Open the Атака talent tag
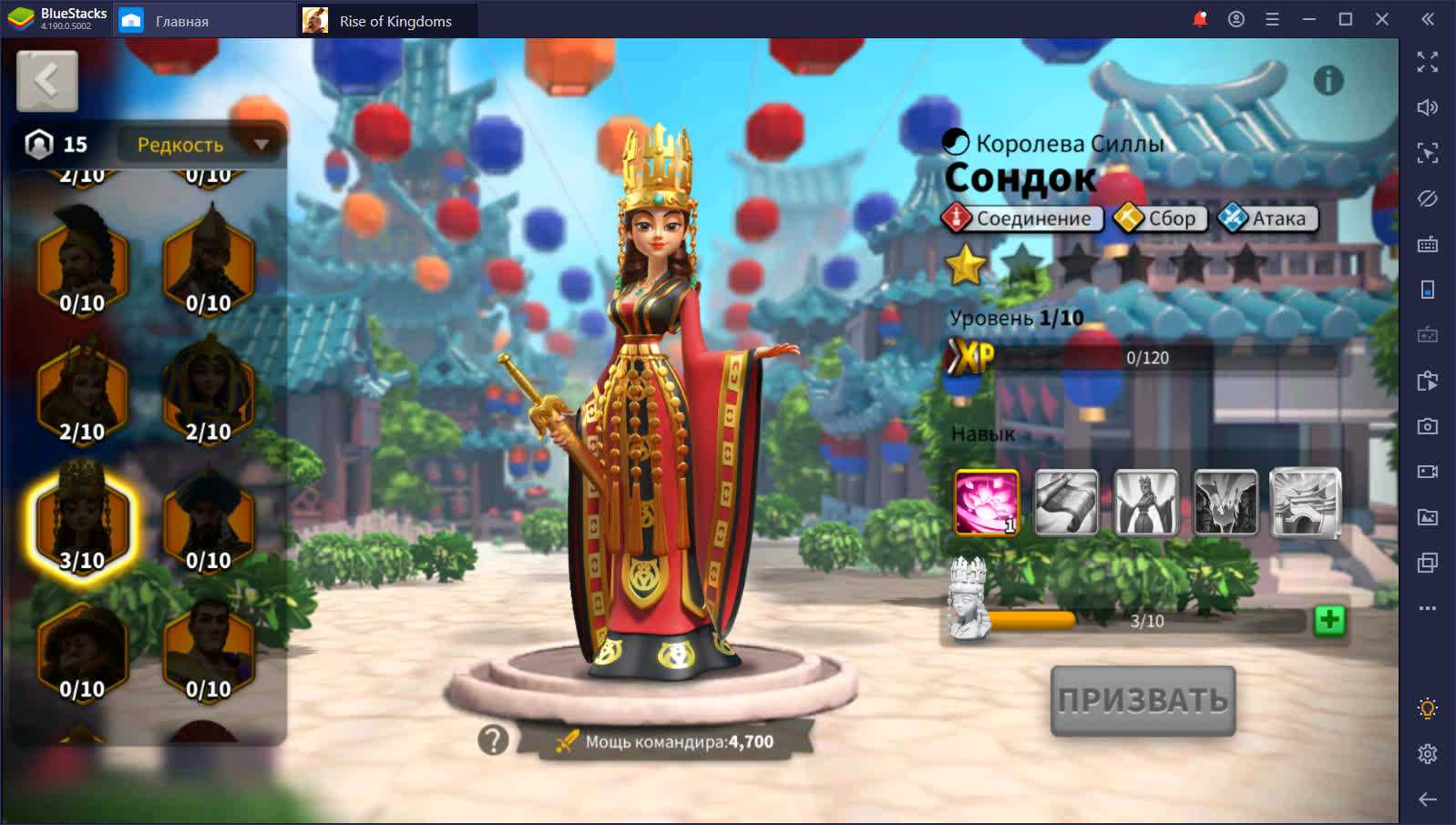This screenshot has width=1456, height=825. [x=1267, y=219]
